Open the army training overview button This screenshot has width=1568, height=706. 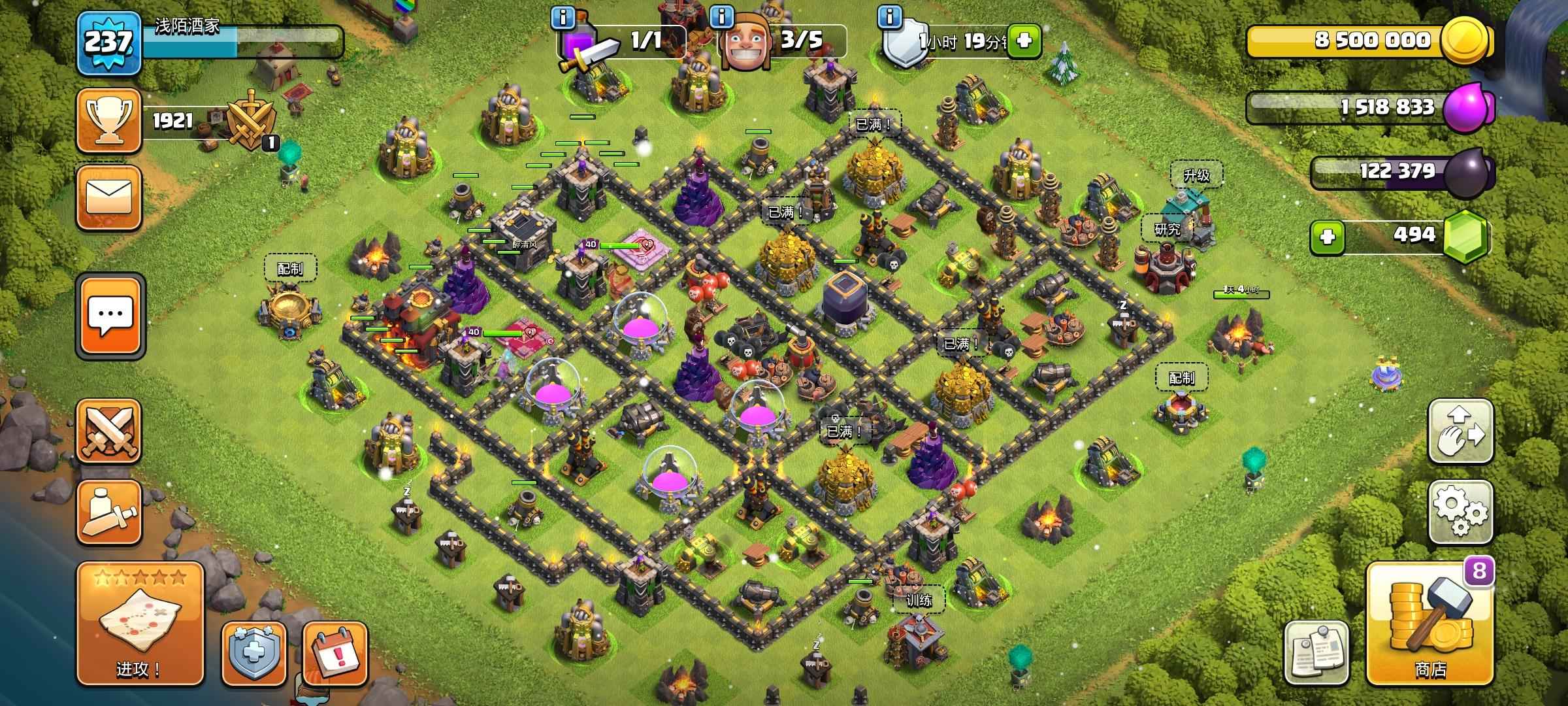(x=109, y=513)
